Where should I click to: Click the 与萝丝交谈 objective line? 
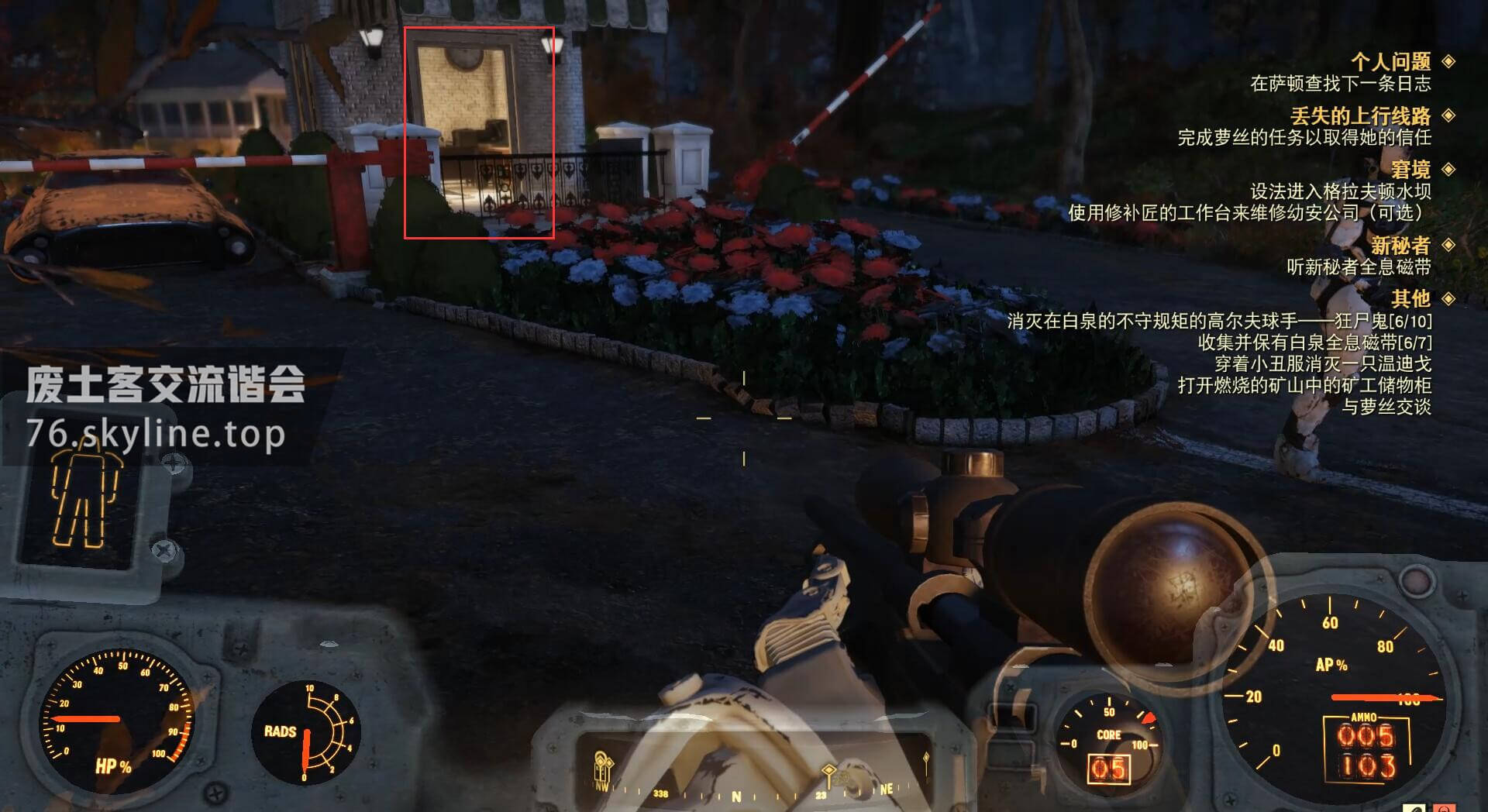(1386, 407)
